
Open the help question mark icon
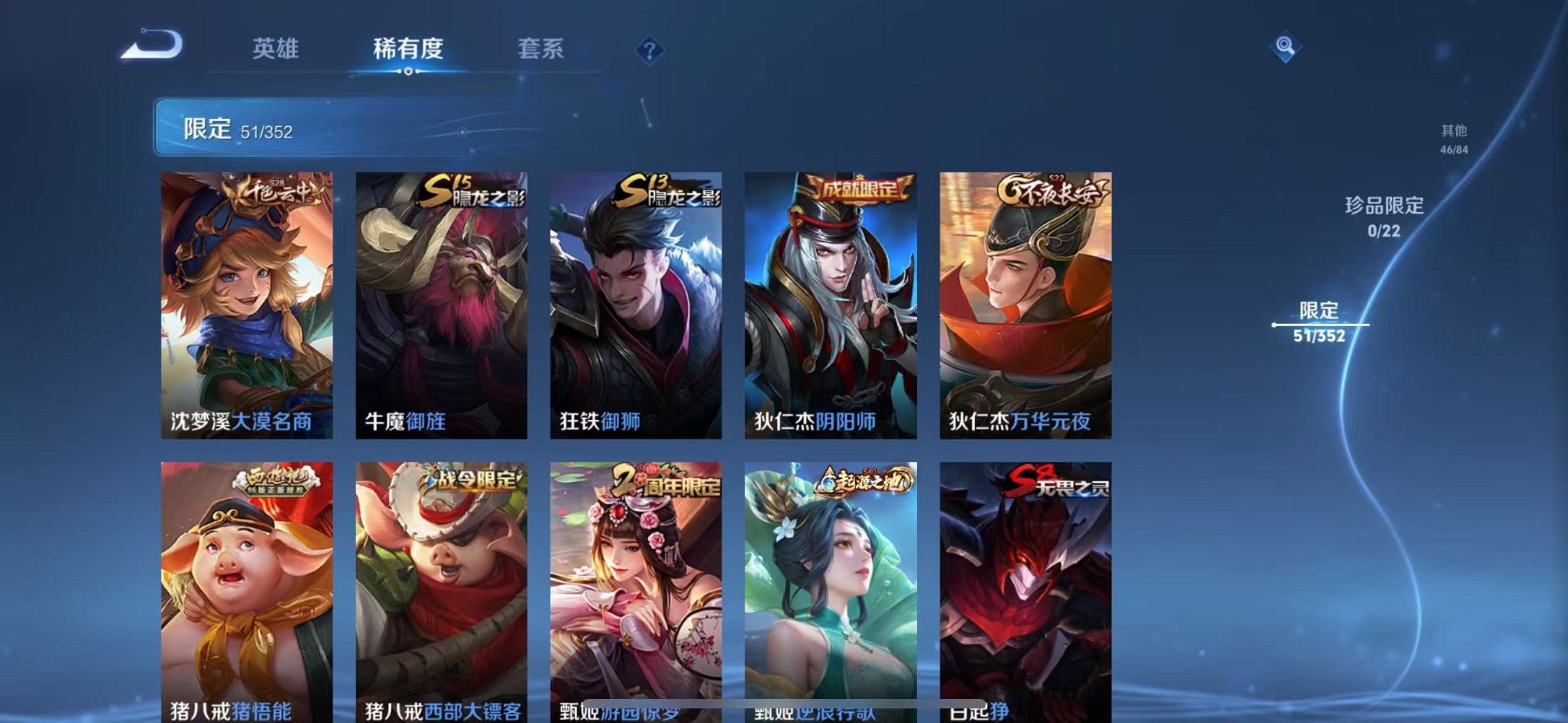tap(649, 50)
